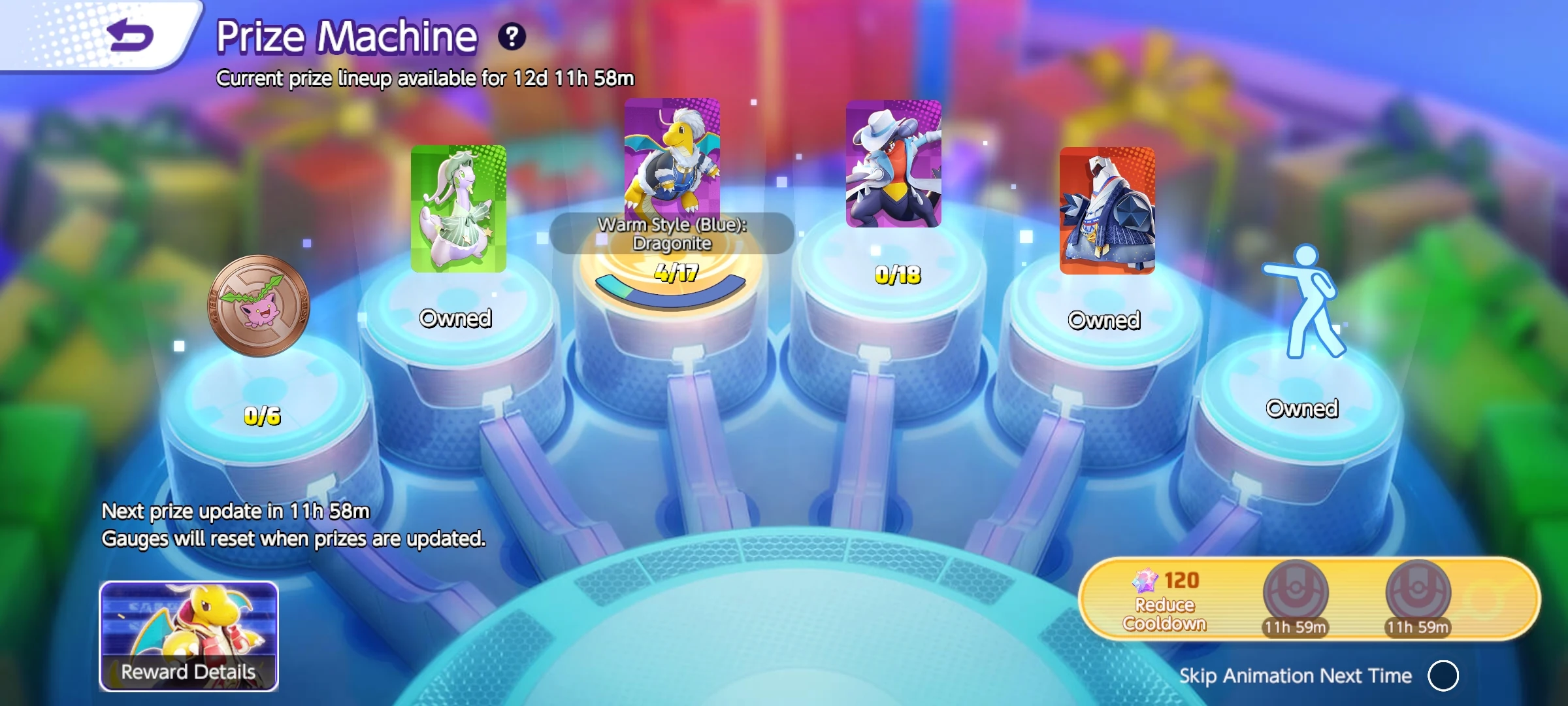This screenshot has height=706, width=1568.
Task: Expand the Warm Style Dragonite prize tooltip
Action: pos(672,233)
